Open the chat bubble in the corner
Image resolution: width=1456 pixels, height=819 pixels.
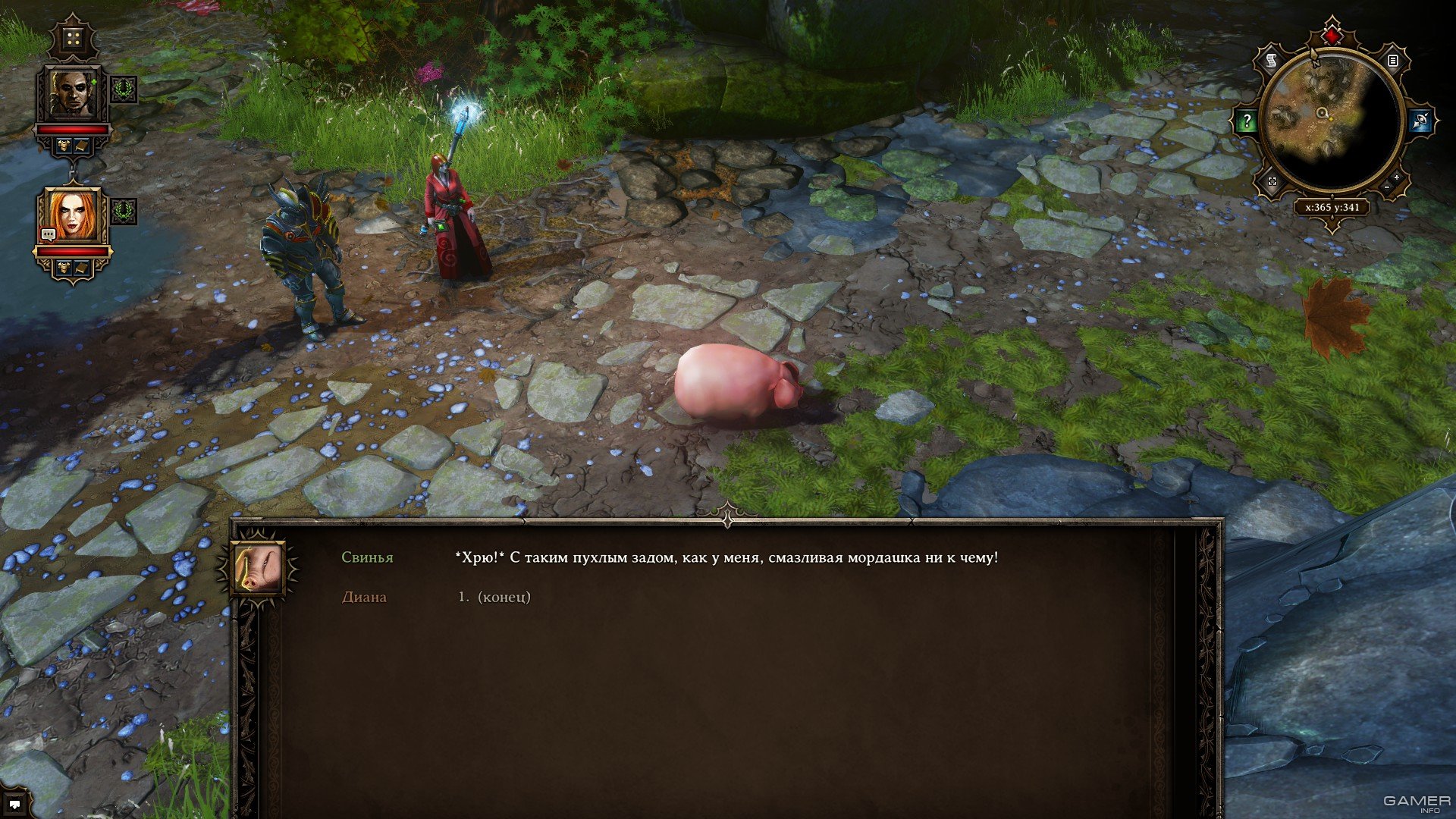(14, 805)
